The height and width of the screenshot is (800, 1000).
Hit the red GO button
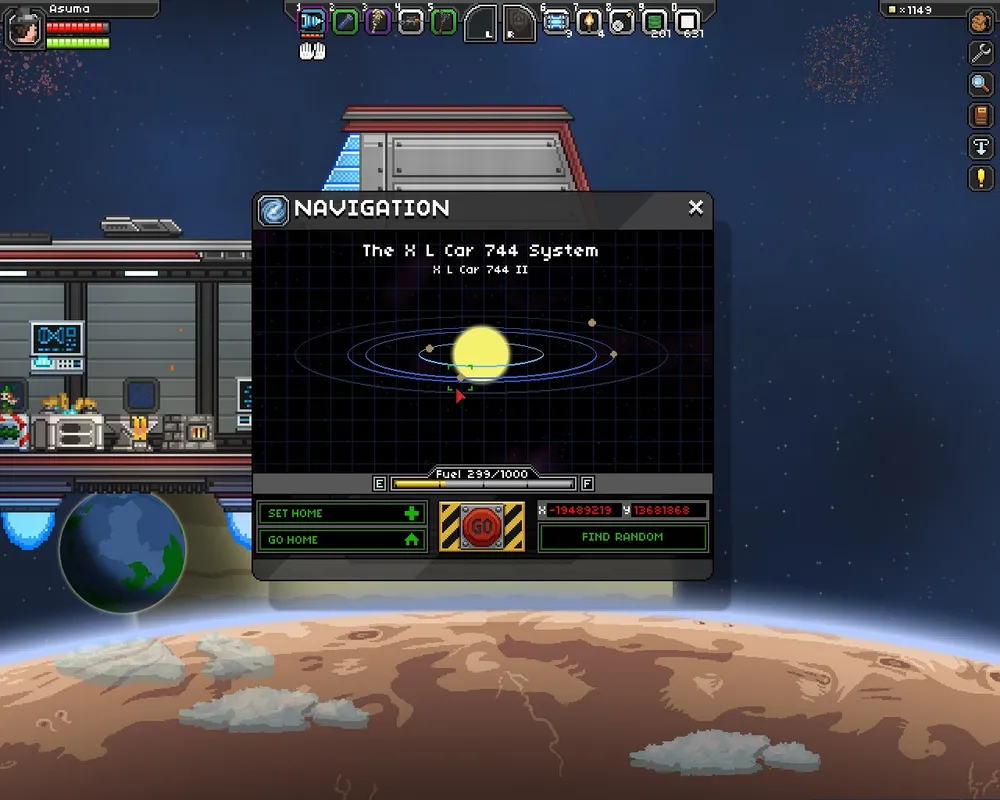pos(482,526)
